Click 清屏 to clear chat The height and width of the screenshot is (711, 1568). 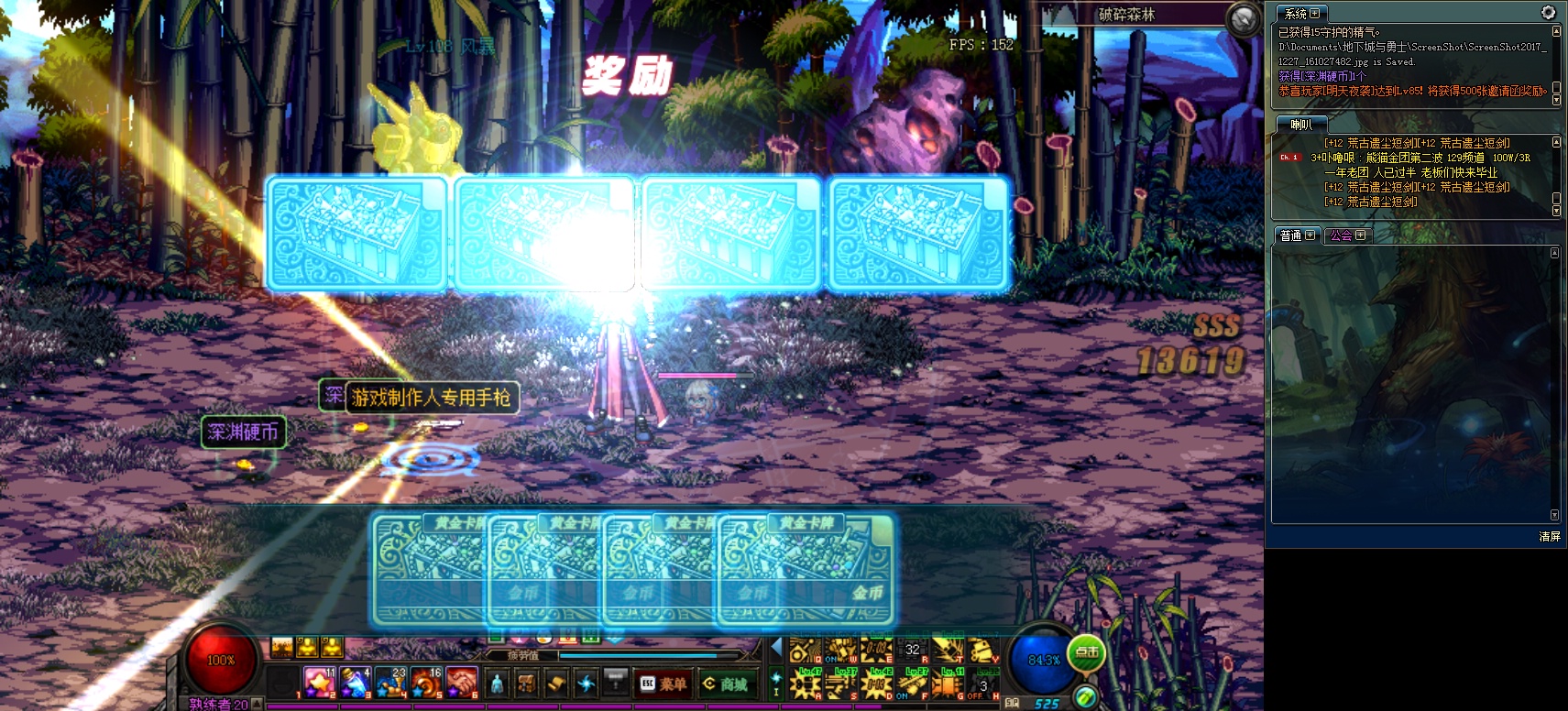pos(1549,537)
